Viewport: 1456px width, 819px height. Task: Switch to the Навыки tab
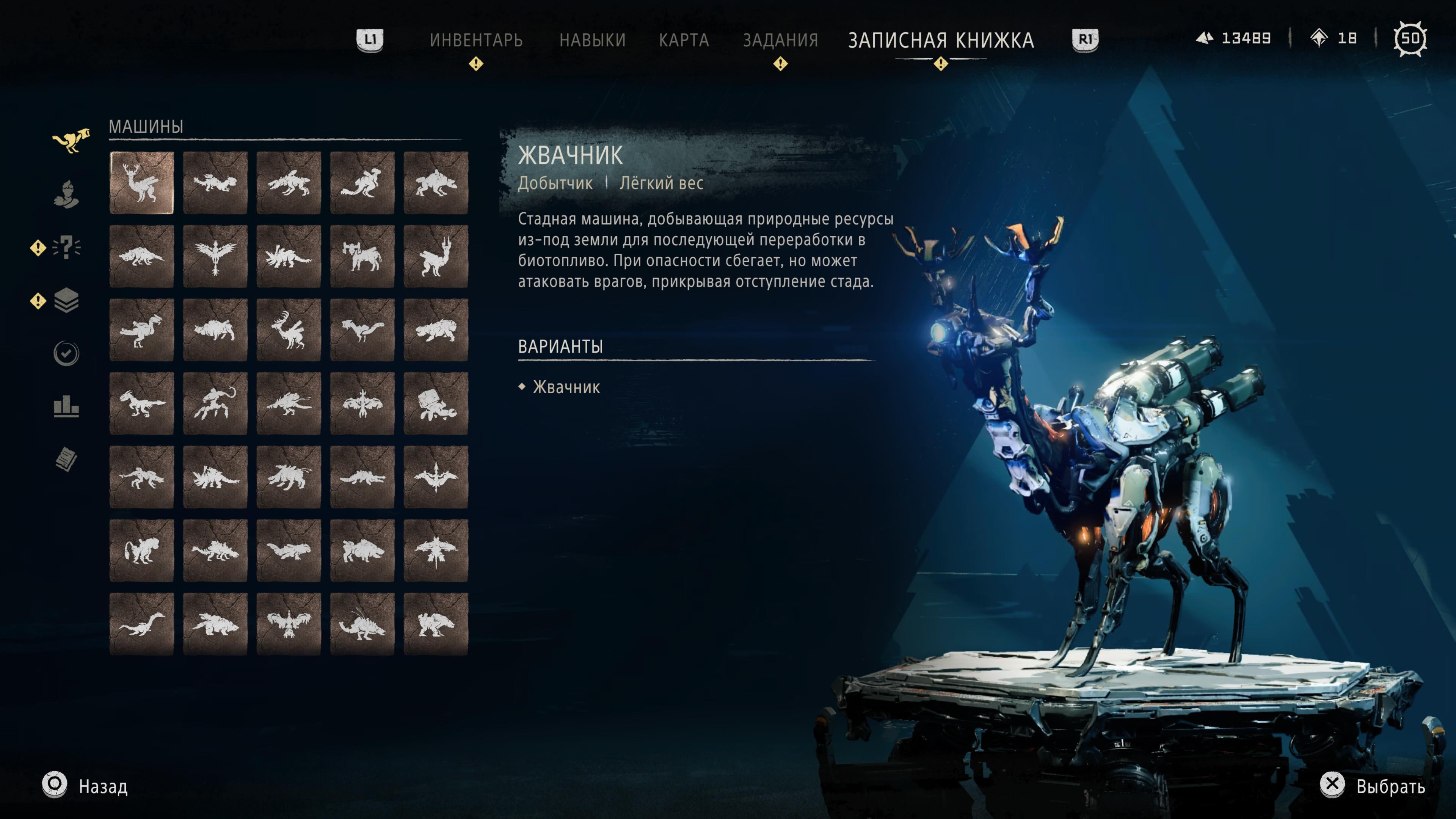coord(592,40)
